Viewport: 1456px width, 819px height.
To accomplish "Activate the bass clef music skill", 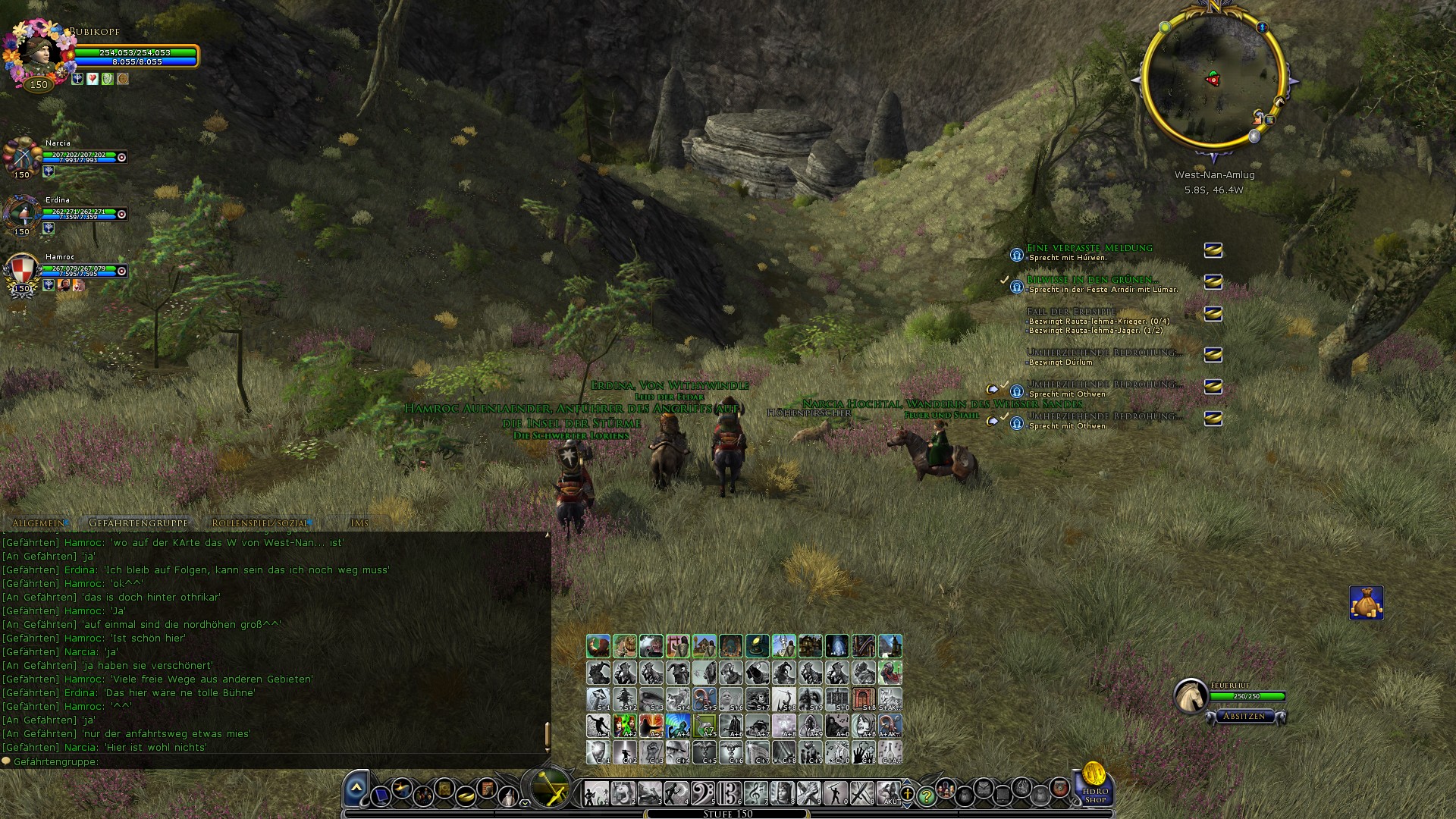I will (703, 793).
